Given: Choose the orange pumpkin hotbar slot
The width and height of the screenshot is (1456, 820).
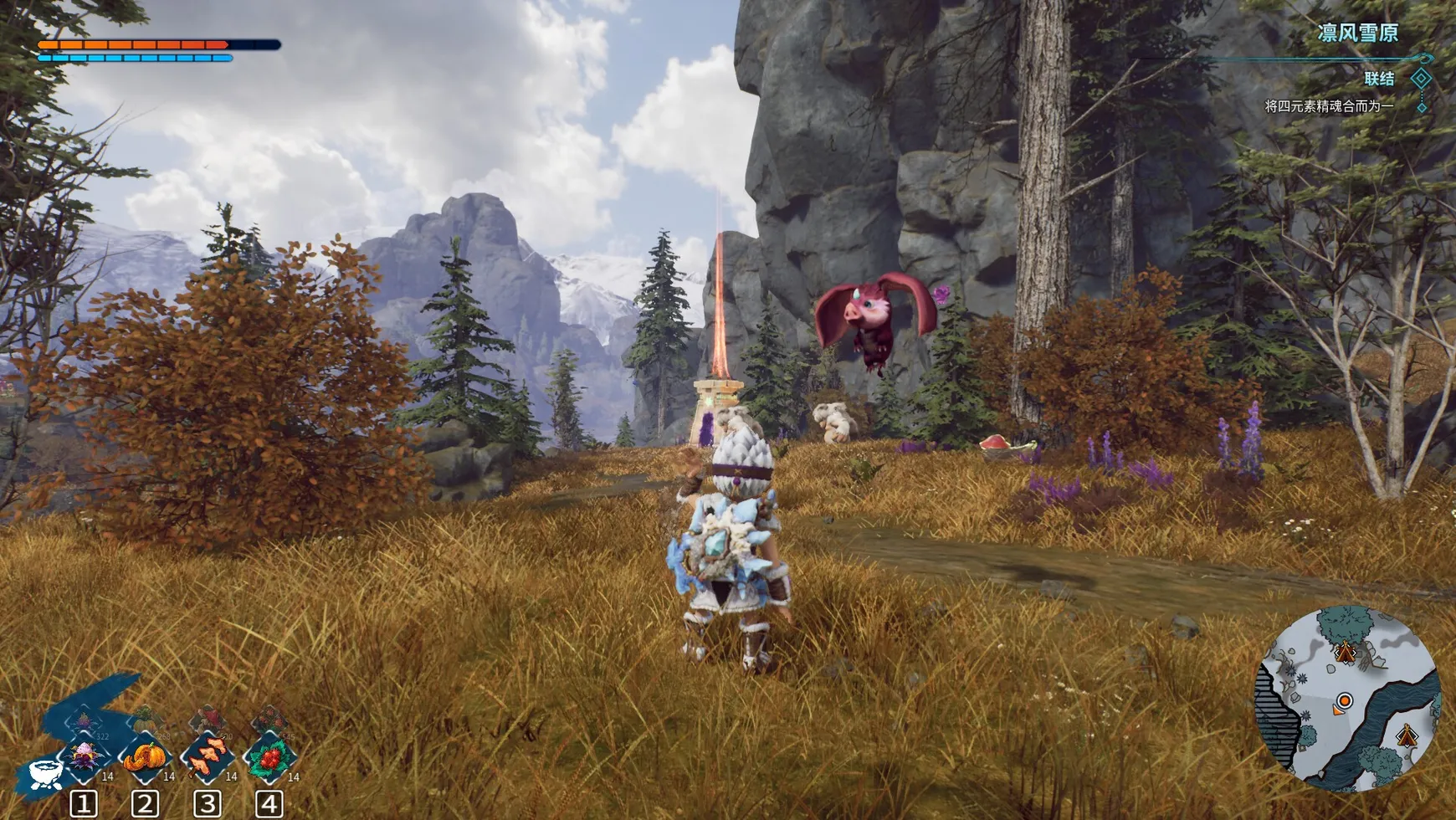Looking at the screenshot, I should [x=146, y=758].
